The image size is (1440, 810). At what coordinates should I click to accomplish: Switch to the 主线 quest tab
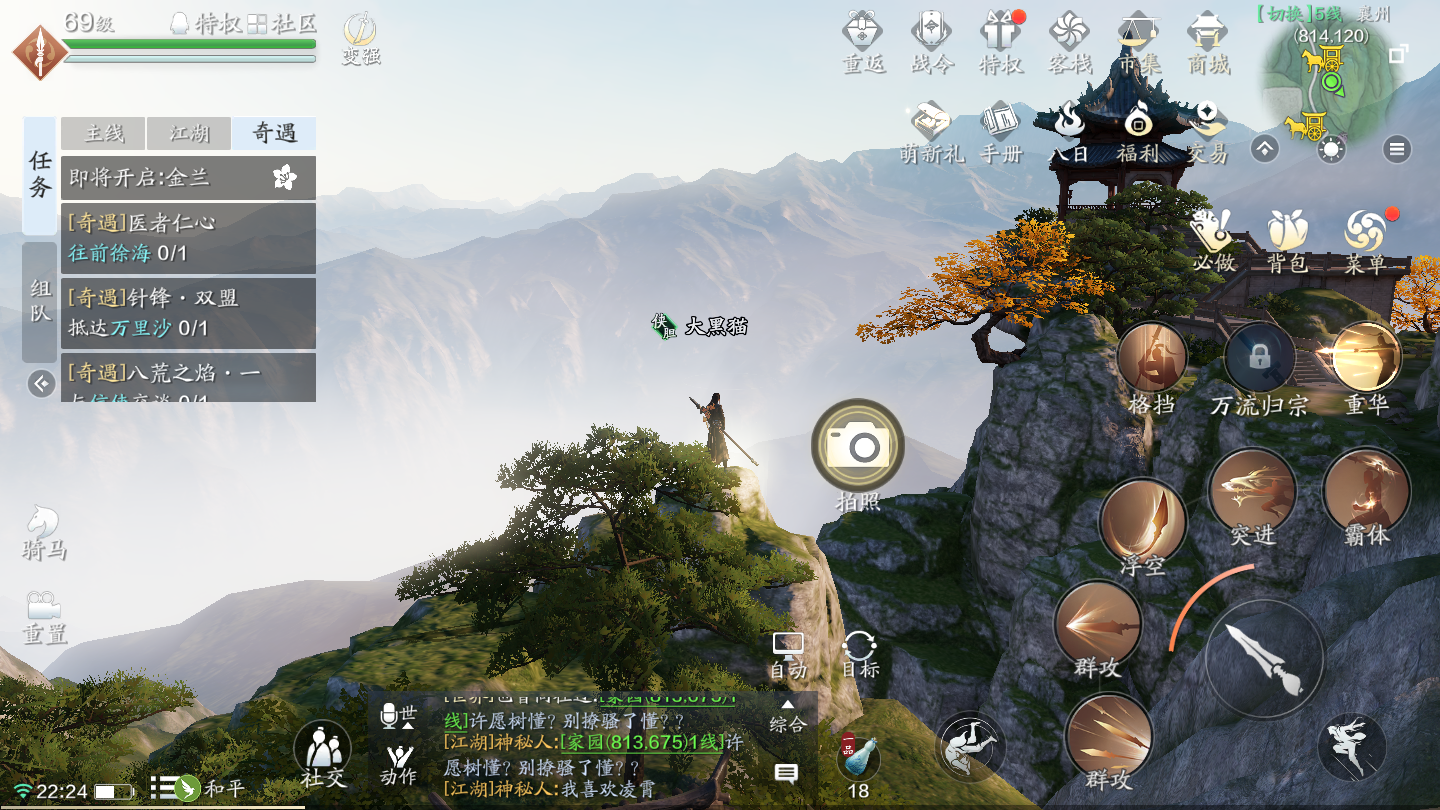pos(103,133)
